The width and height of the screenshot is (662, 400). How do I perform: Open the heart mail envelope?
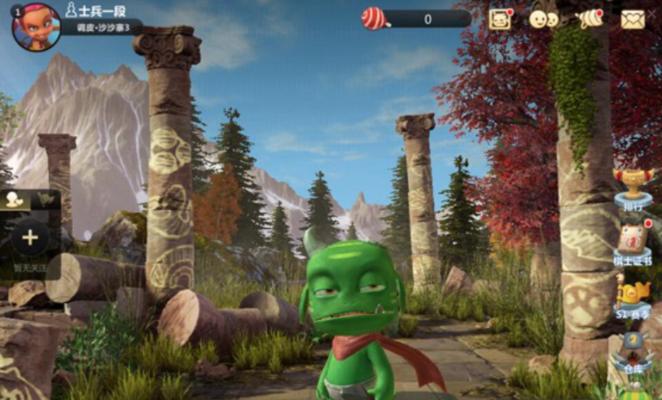click(633, 18)
